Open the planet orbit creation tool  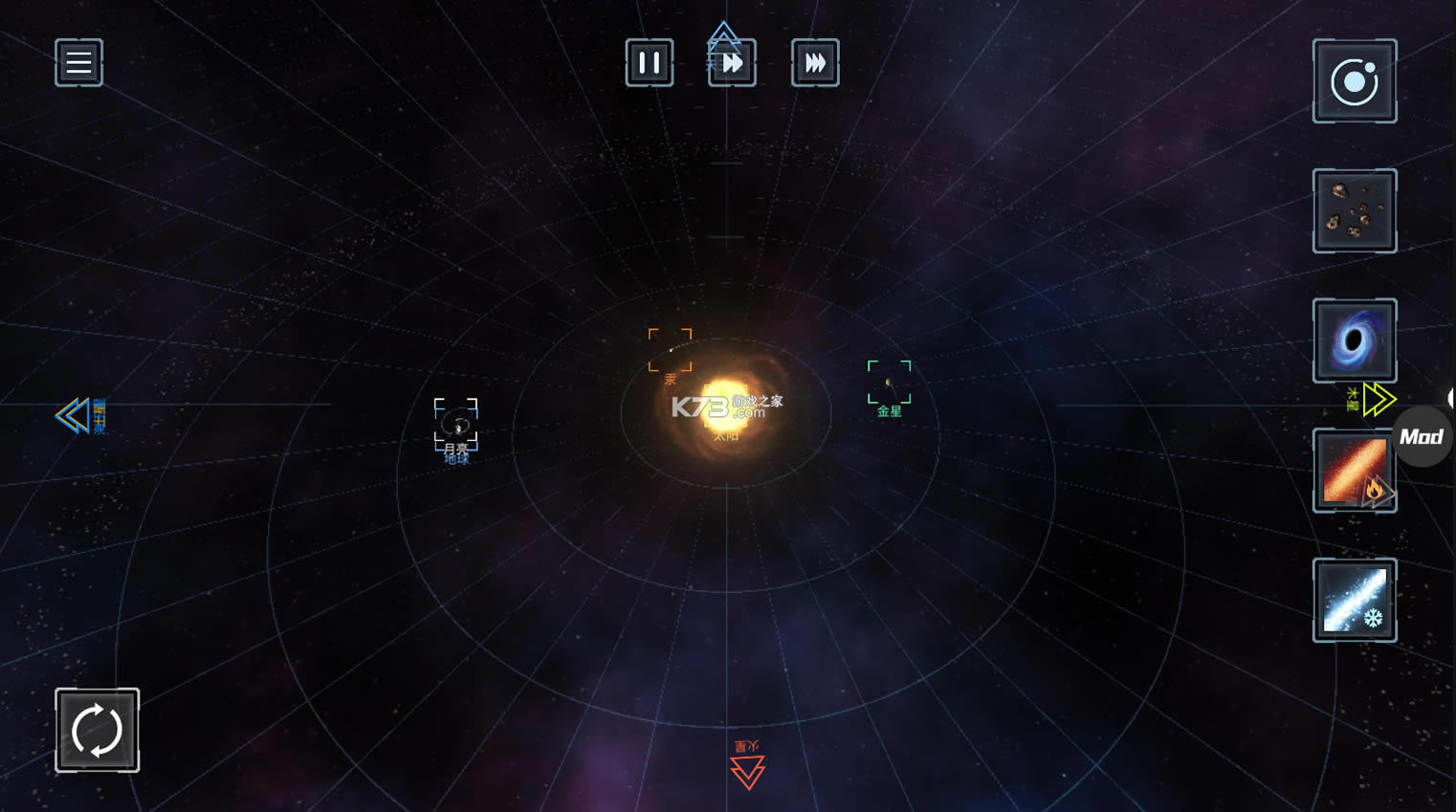(1355, 81)
